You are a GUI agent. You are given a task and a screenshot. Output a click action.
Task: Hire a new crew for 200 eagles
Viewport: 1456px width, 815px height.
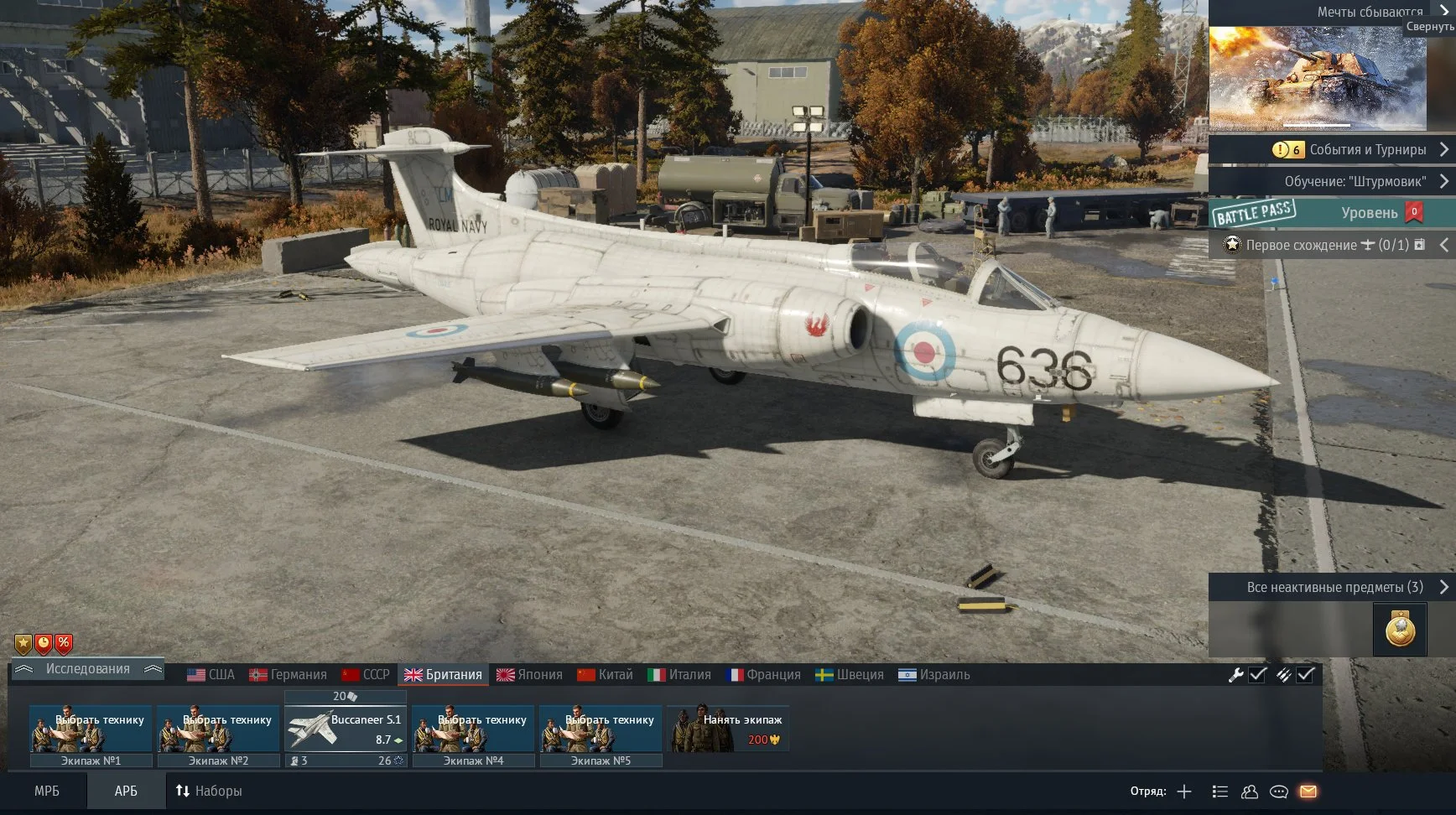click(x=728, y=728)
